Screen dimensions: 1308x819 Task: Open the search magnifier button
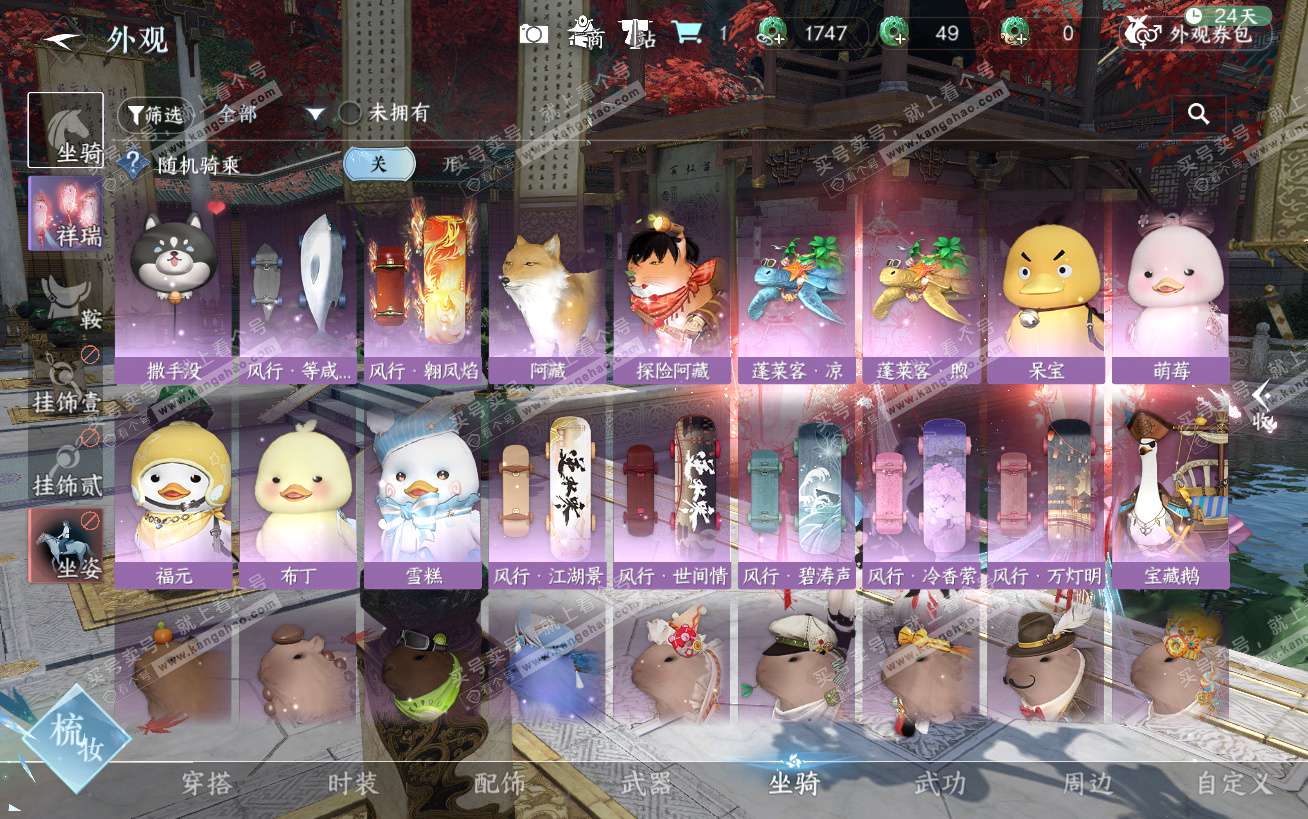pos(1198,114)
